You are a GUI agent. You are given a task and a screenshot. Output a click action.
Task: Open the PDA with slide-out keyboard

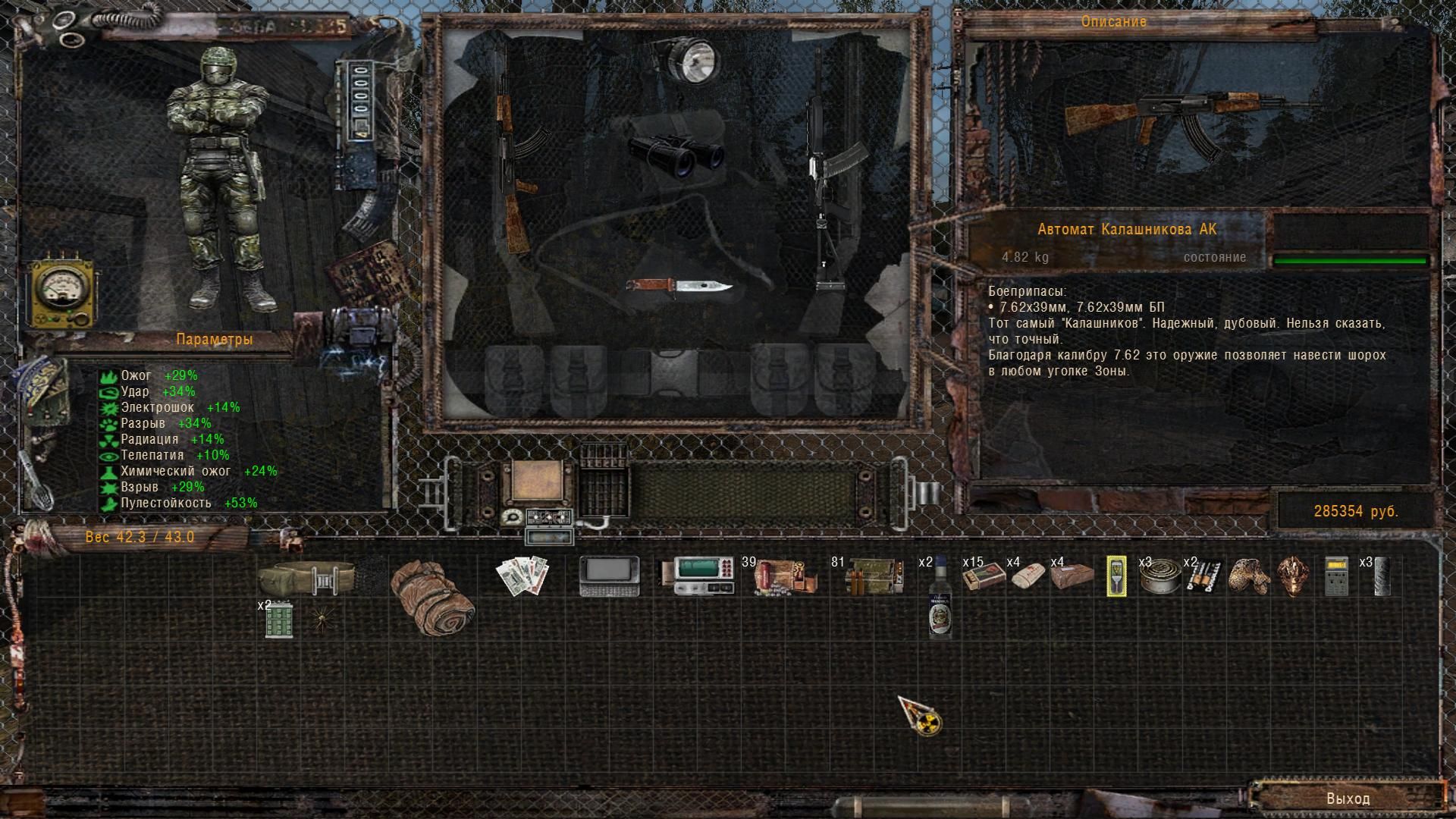pos(609,576)
